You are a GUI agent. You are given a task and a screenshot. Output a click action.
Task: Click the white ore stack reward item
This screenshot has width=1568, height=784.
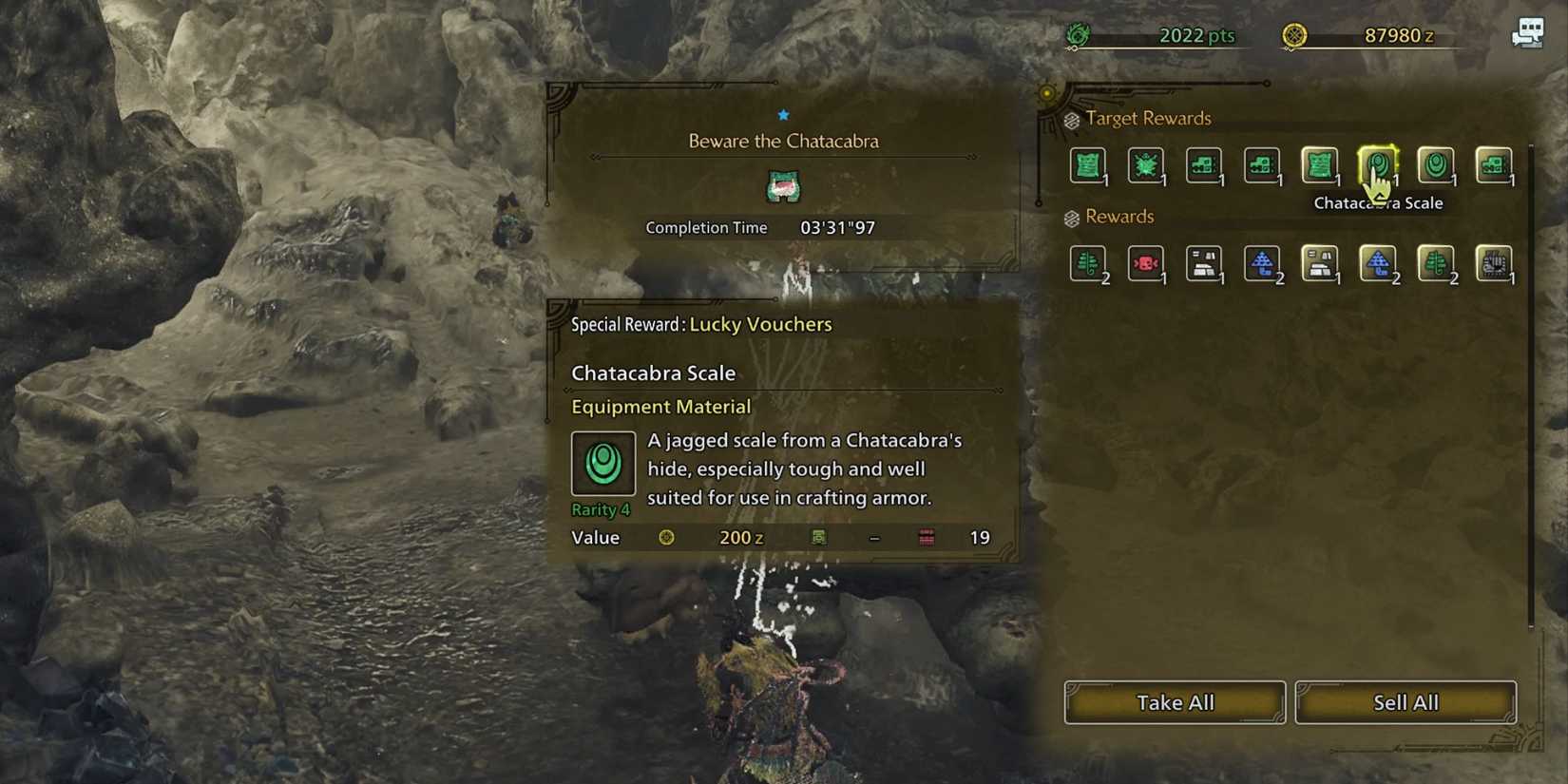point(1204,264)
